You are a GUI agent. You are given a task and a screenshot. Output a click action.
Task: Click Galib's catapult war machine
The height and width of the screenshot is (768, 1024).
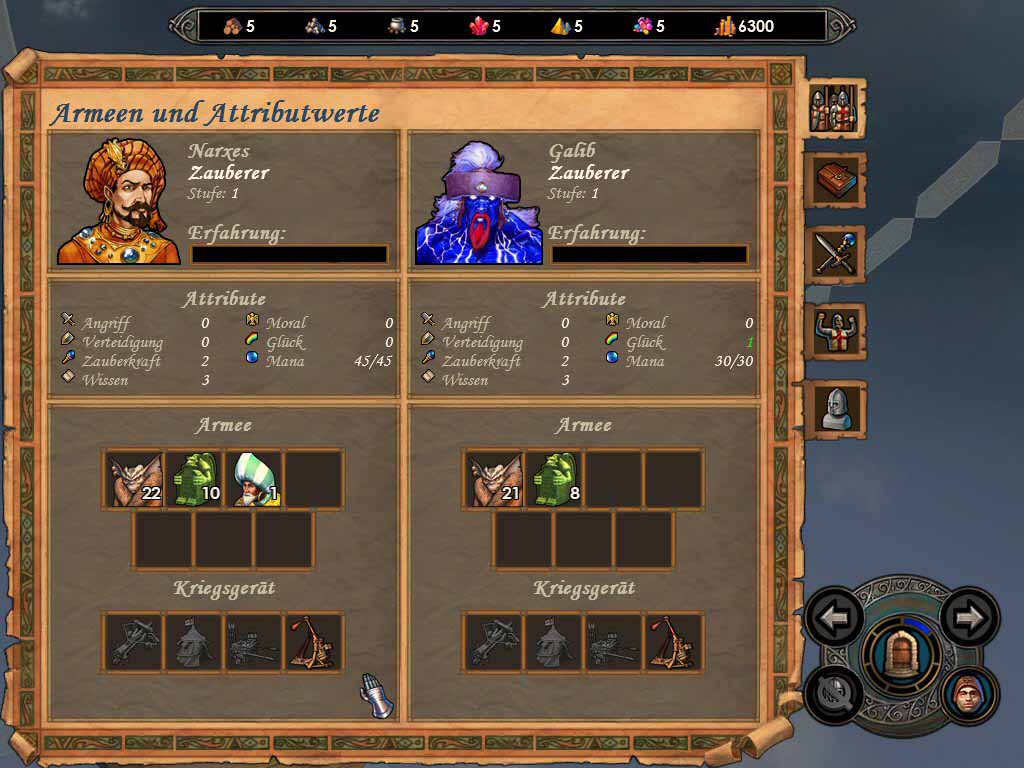674,642
